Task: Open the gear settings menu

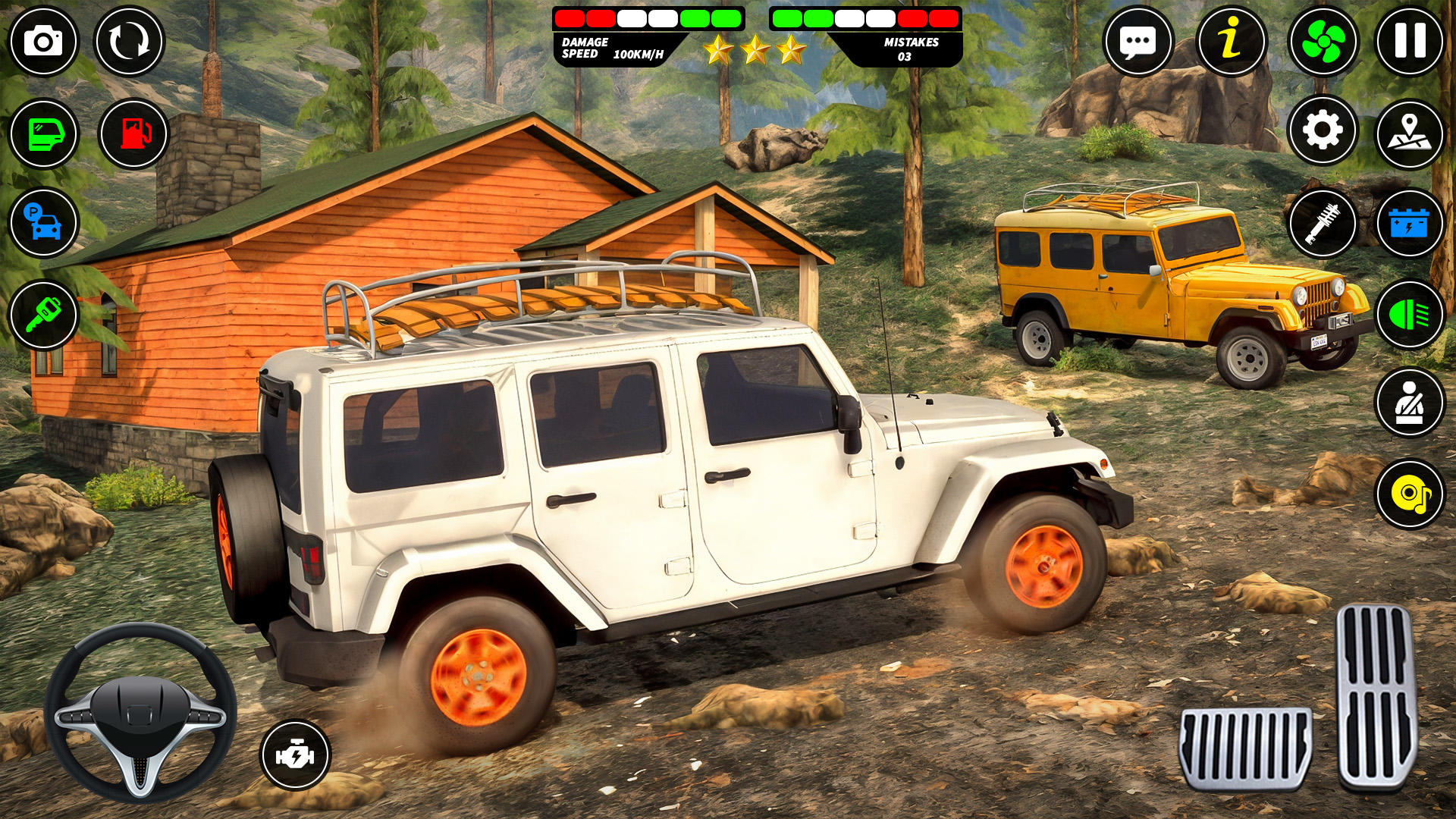Action: tap(1323, 130)
